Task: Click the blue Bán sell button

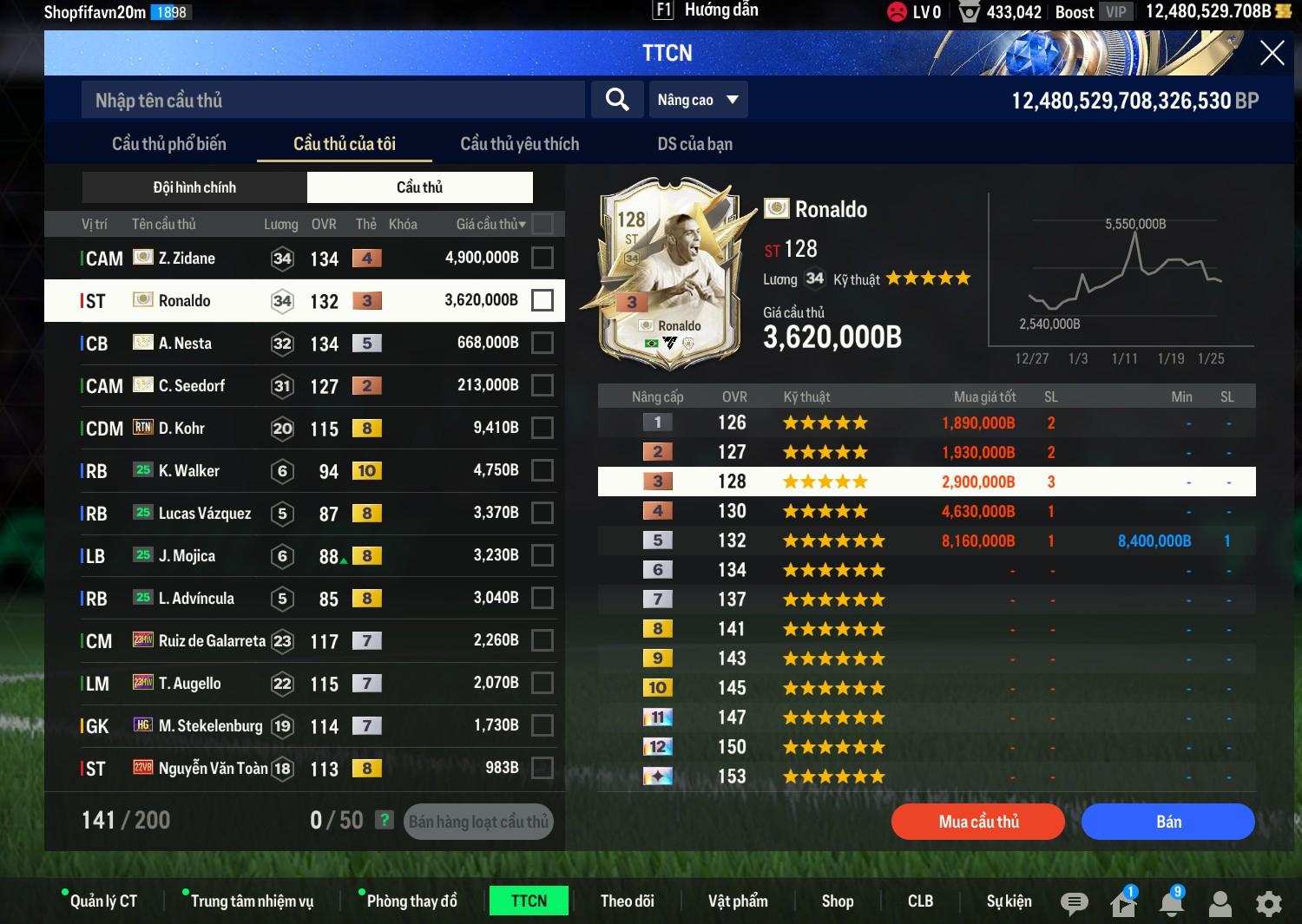Action: pyautogui.click(x=1167, y=822)
